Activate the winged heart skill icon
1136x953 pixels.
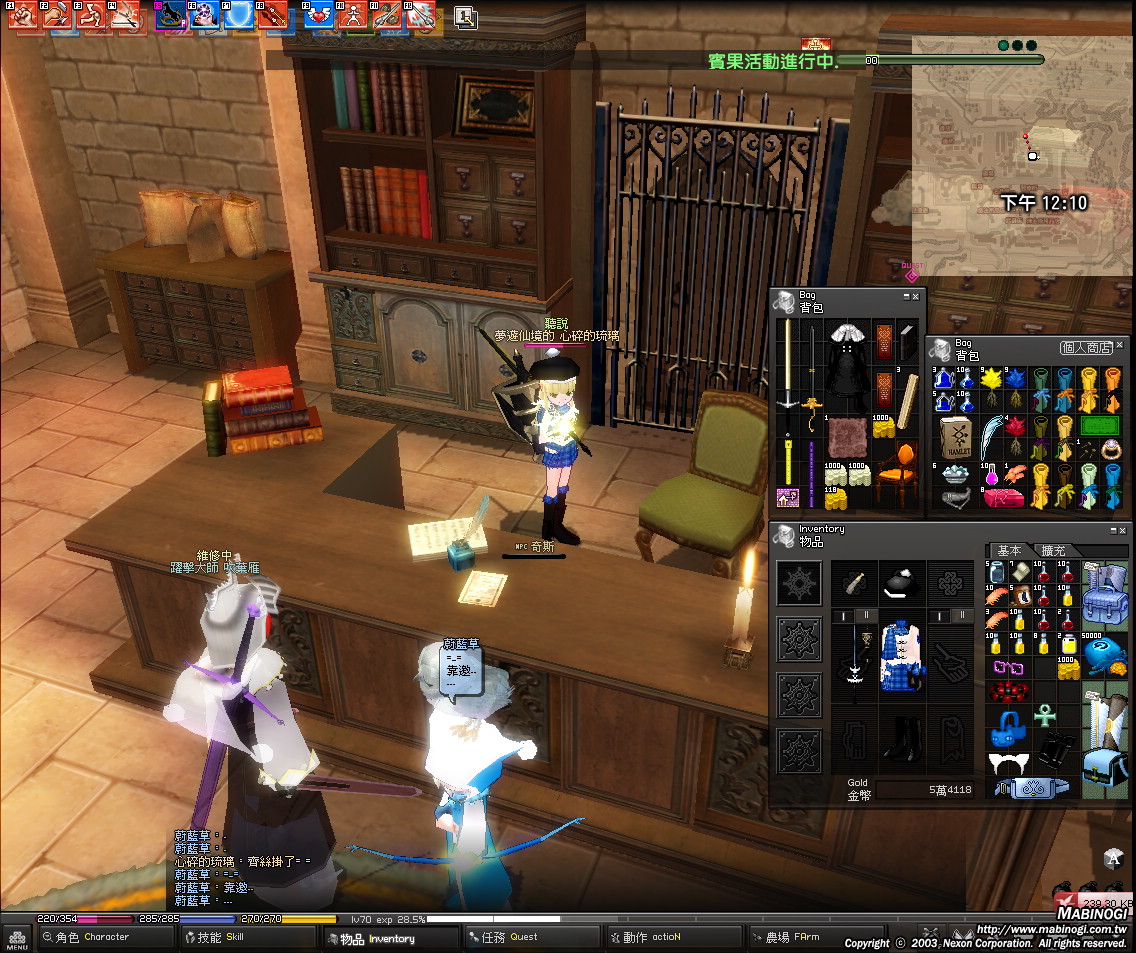coord(318,15)
